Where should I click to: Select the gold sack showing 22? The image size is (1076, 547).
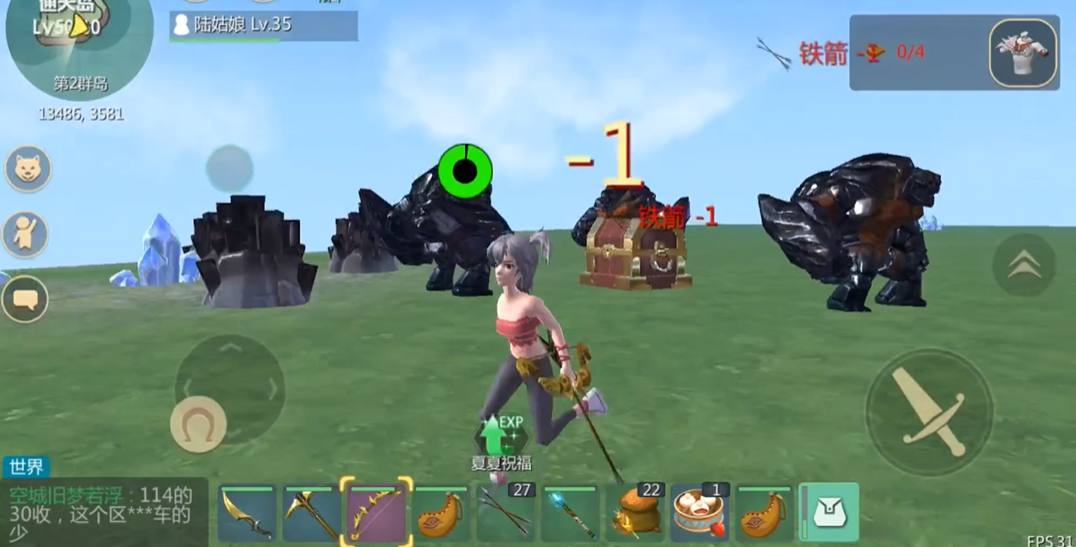pyautogui.click(x=637, y=514)
